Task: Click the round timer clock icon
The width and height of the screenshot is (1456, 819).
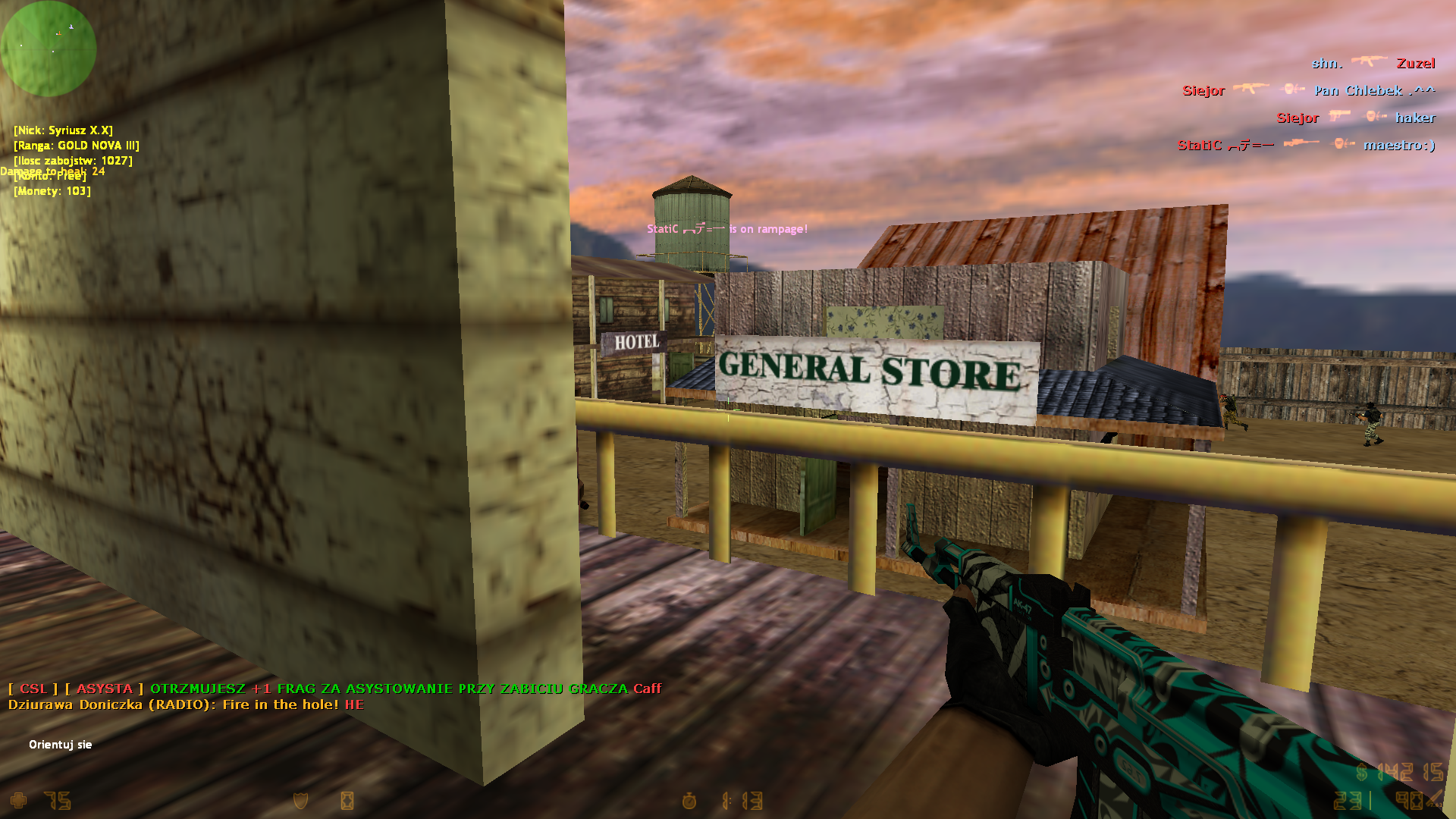Action: pos(689,801)
